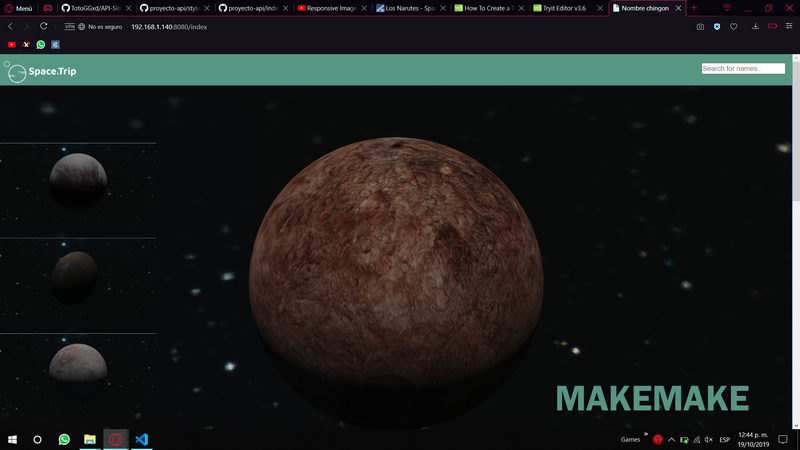
Task: Choose the half-visible pale planet thumbnail
Action: coord(78,364)
